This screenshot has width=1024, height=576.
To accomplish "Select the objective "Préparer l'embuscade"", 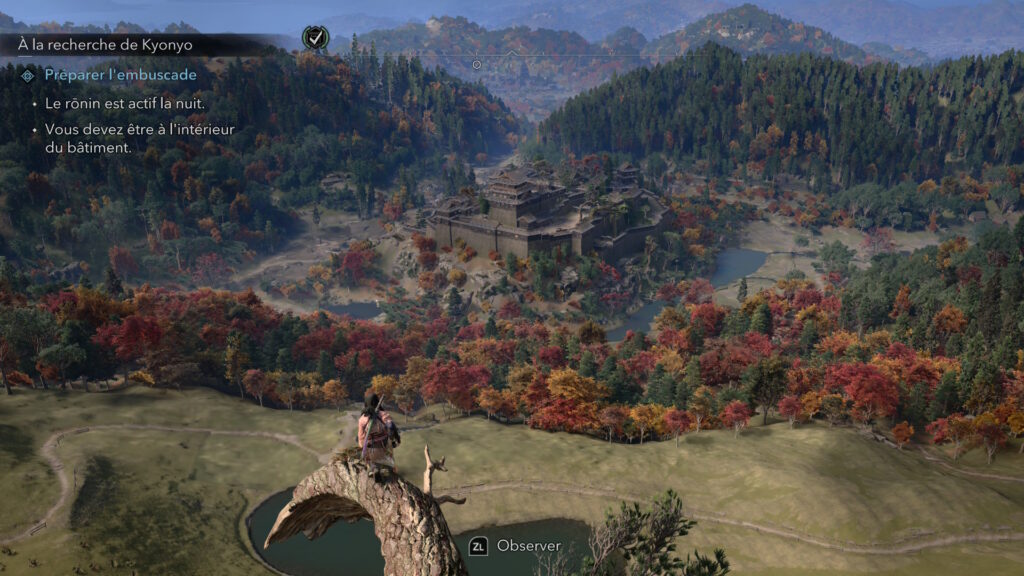I will (120, 75).
